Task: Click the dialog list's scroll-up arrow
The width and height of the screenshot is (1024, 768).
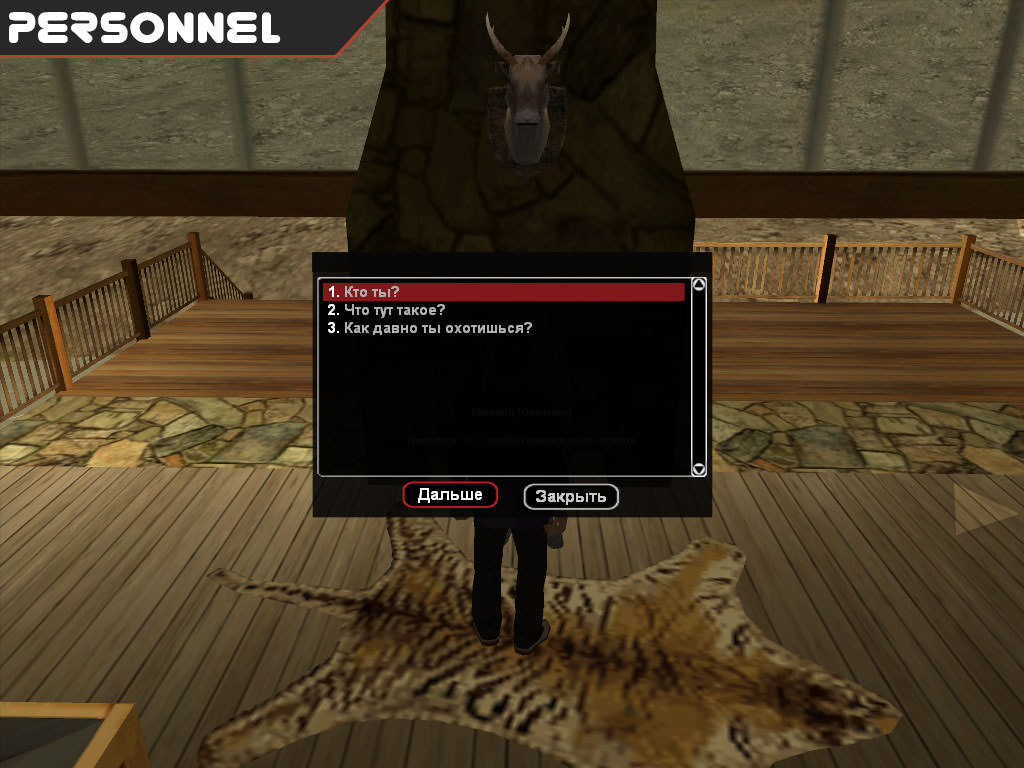Action: pos(699,285)
